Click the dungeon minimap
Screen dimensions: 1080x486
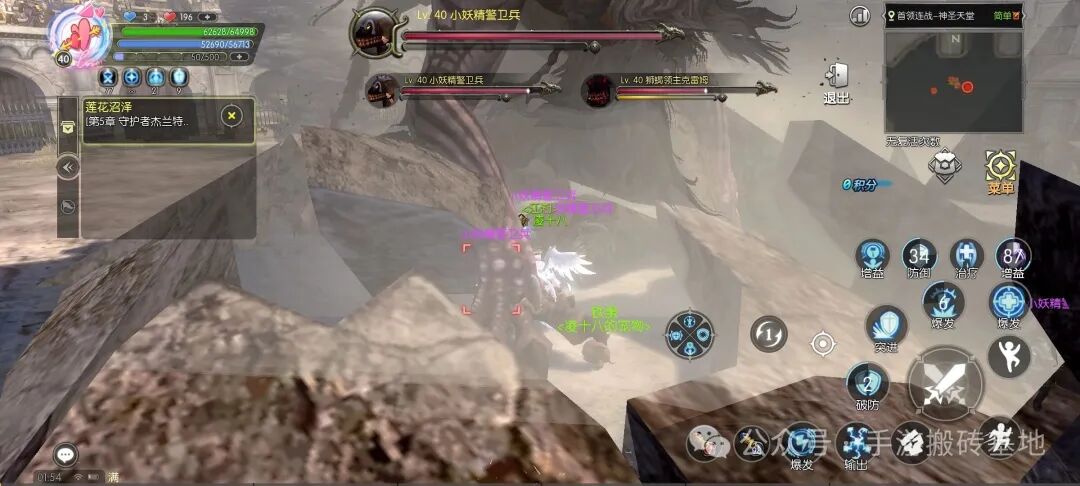(953, 82)
